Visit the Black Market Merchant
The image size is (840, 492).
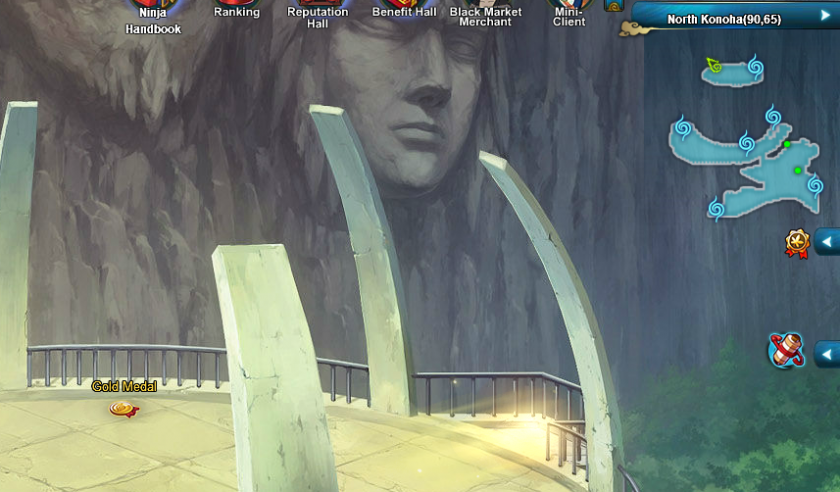(486, 14)
